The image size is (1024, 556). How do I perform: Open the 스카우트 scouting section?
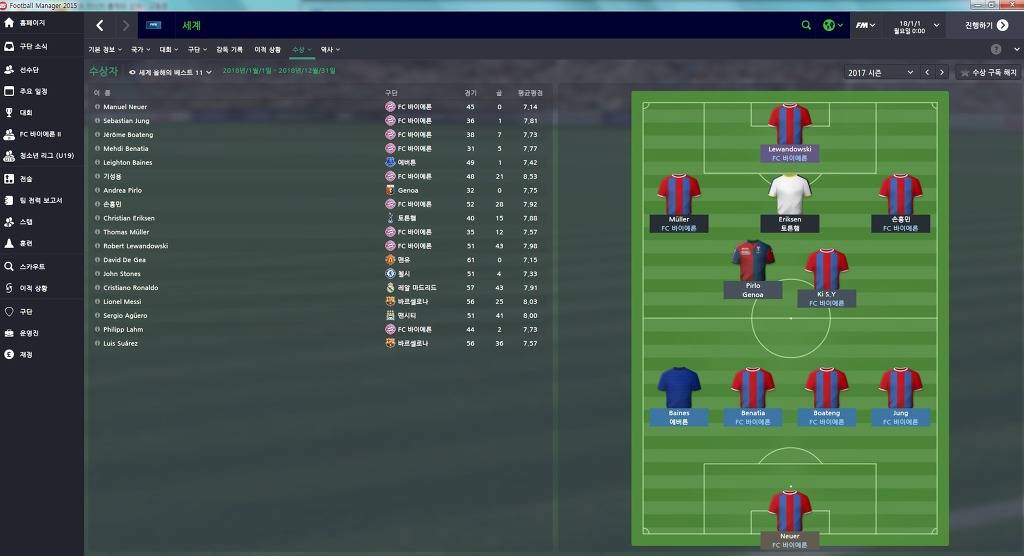coord(32,267)
